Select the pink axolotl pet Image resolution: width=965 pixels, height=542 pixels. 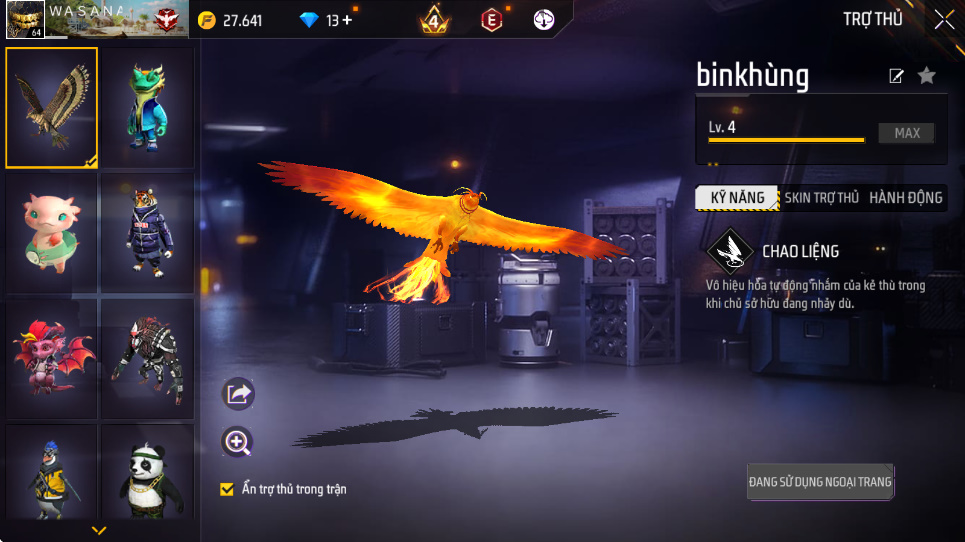point(52,232)
